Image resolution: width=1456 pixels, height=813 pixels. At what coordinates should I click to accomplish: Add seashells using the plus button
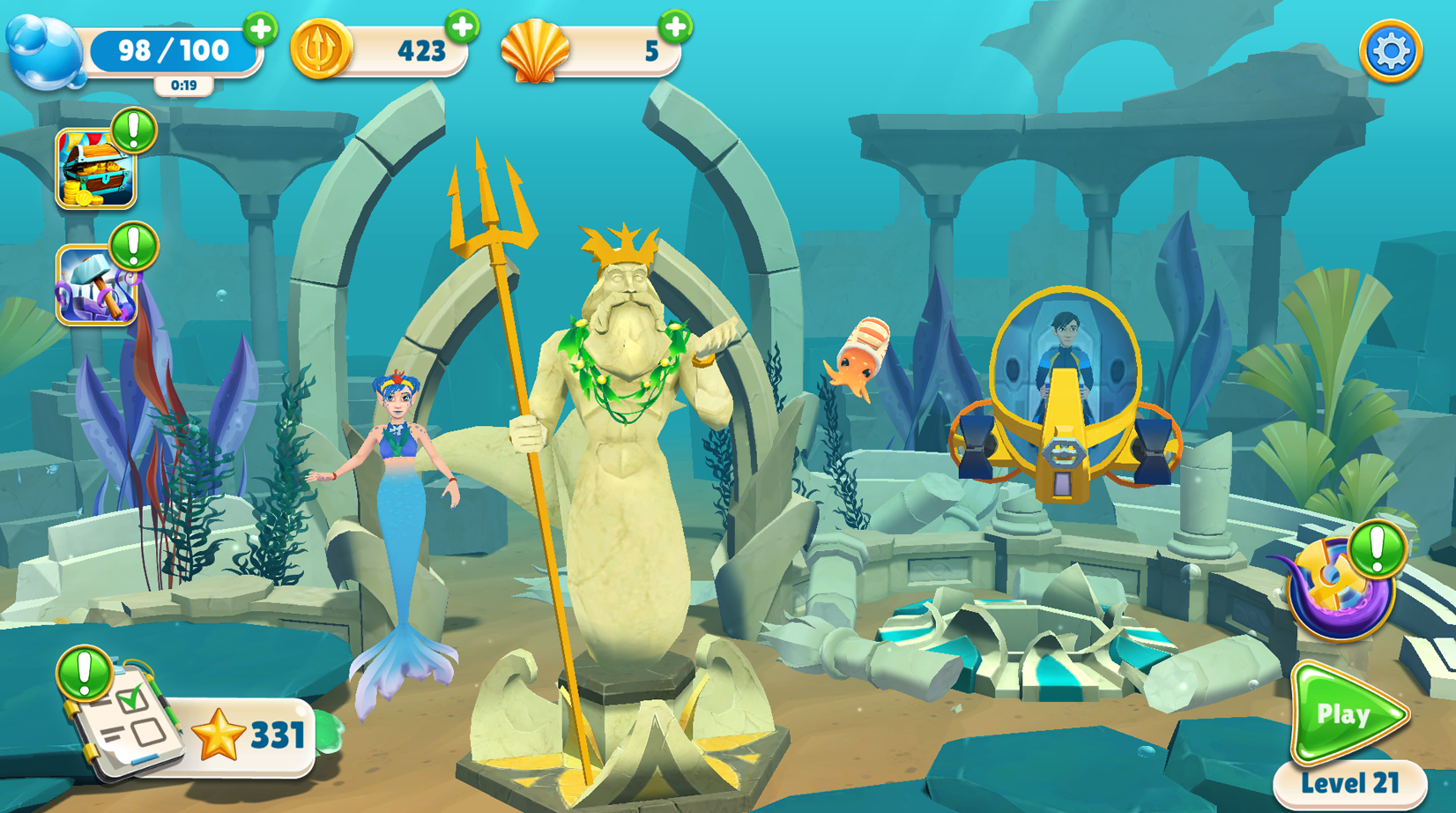pyautogui.click(x=675, y=27)
